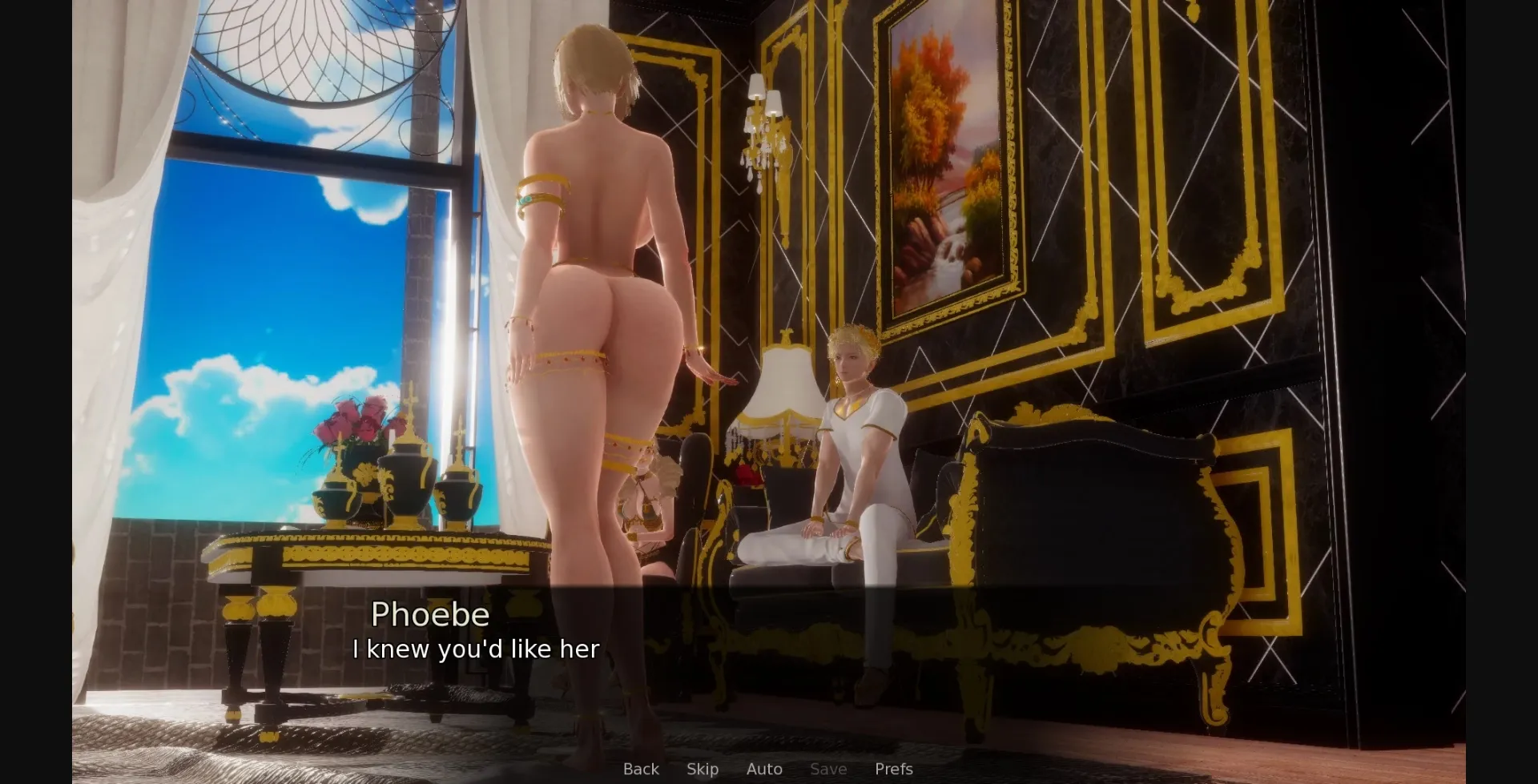Click Back to rewind the dialogue

pos(640,769)
